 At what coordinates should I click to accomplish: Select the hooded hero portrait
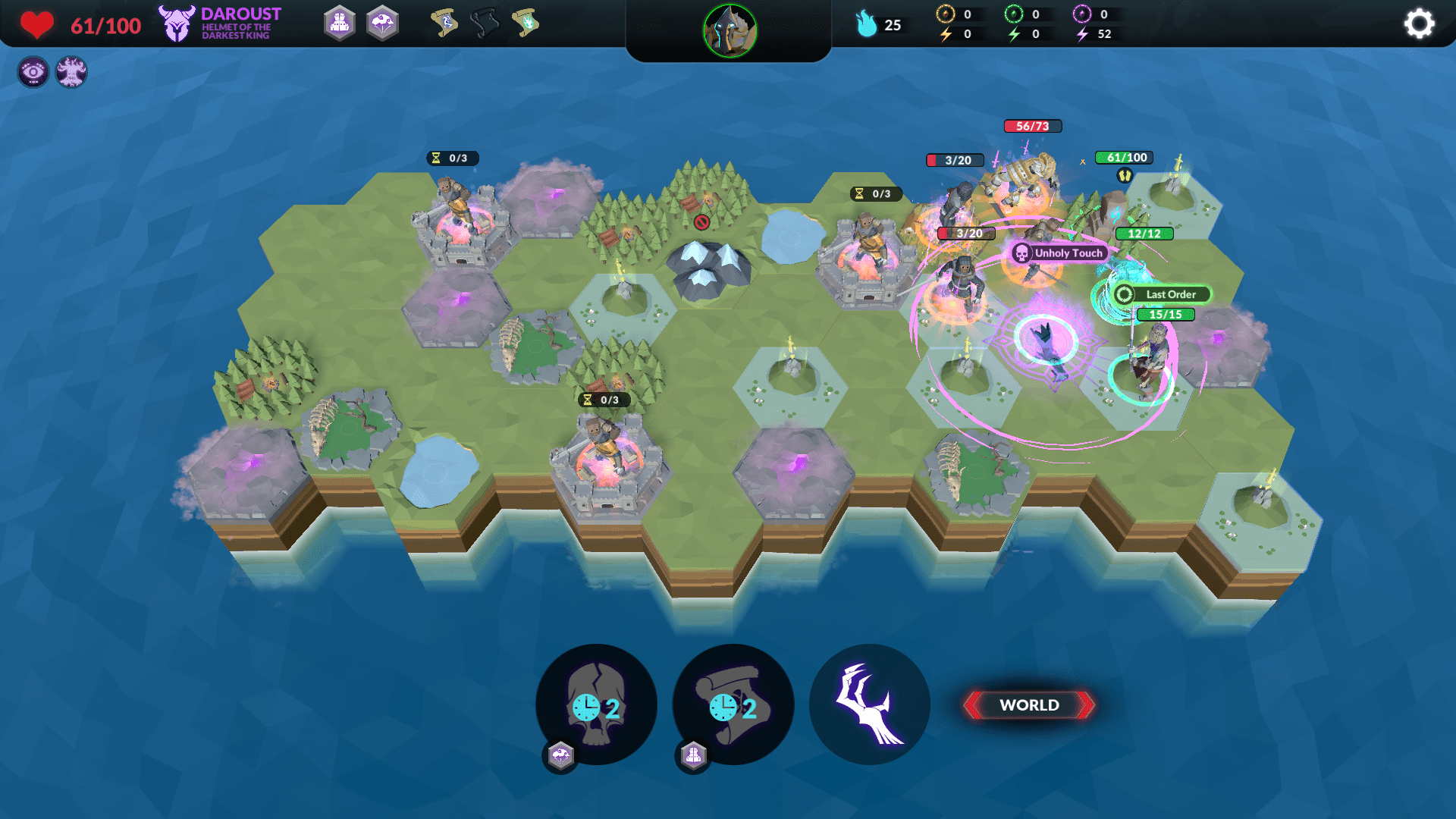tap(730, 31)
